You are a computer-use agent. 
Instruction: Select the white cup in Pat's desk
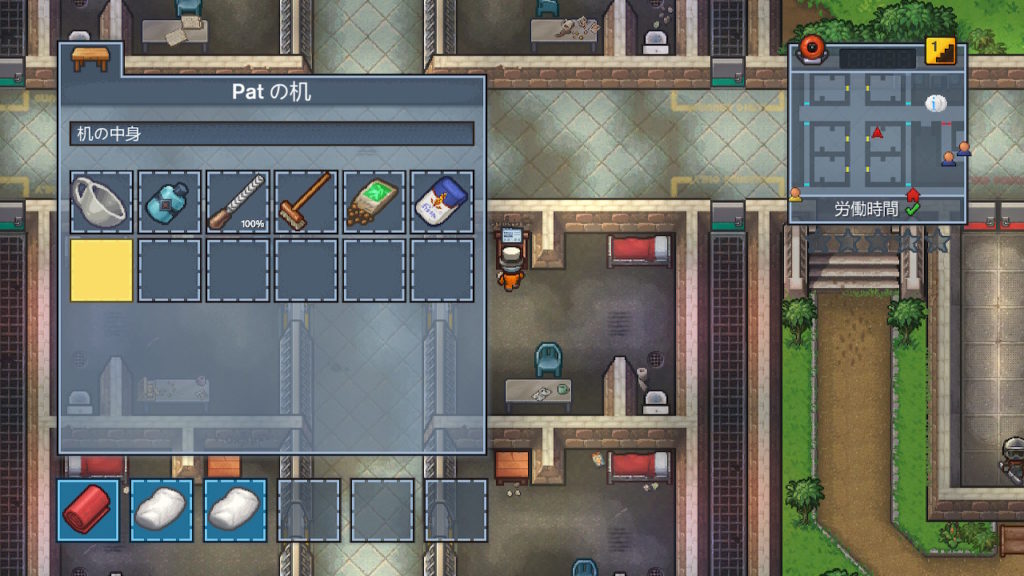pos(100,202)
